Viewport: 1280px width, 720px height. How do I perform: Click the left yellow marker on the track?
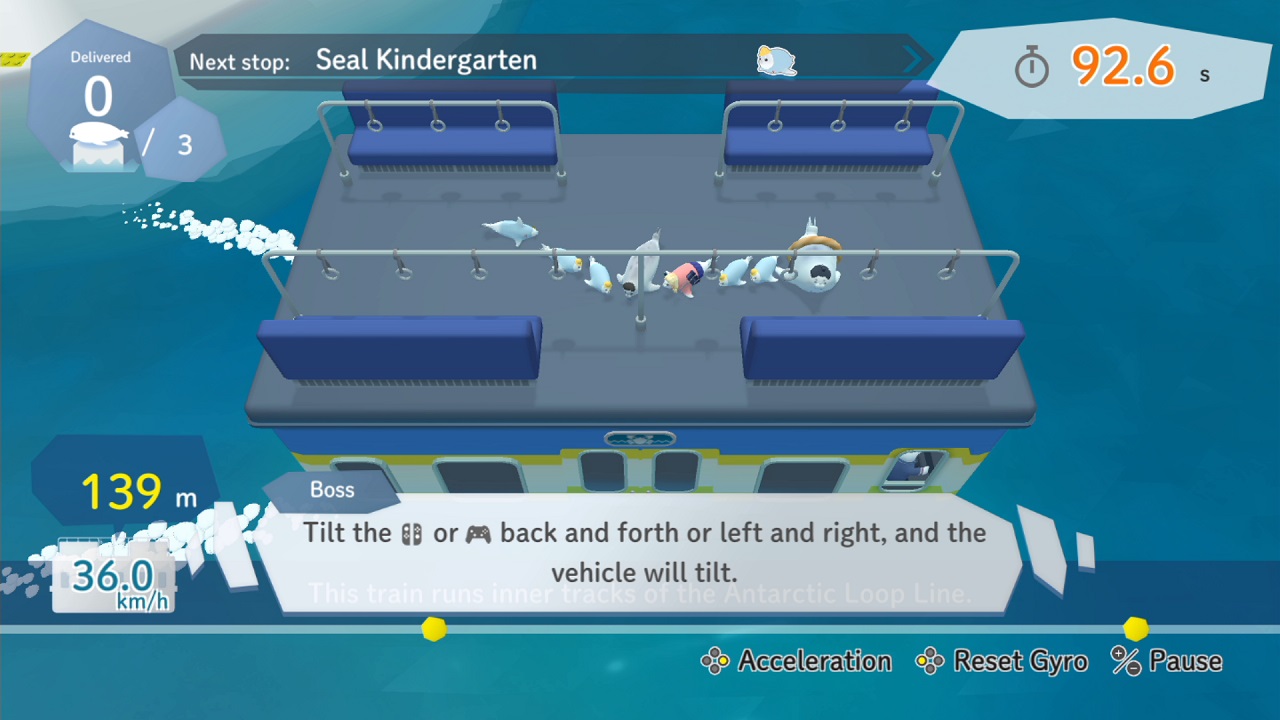tap(432, 629)
